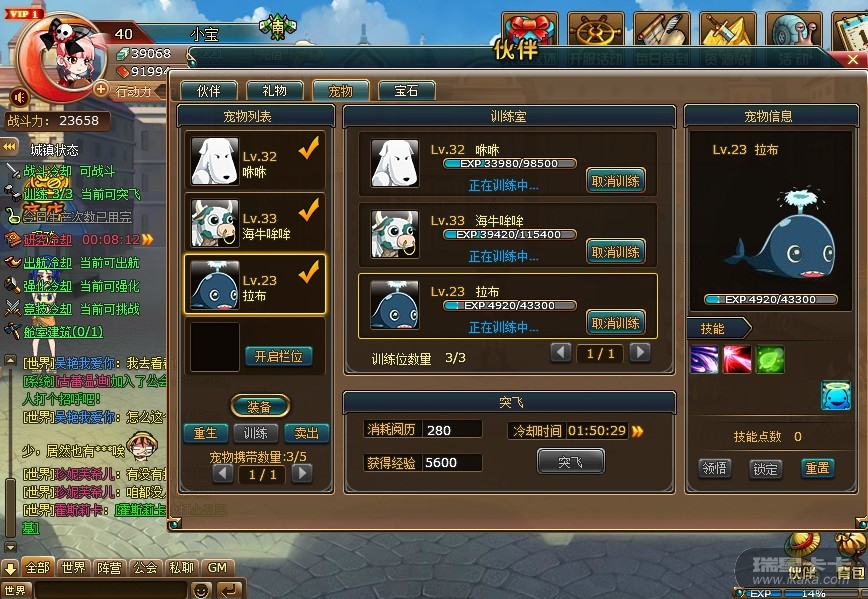Go to next training room page

[x=640, y=352]
